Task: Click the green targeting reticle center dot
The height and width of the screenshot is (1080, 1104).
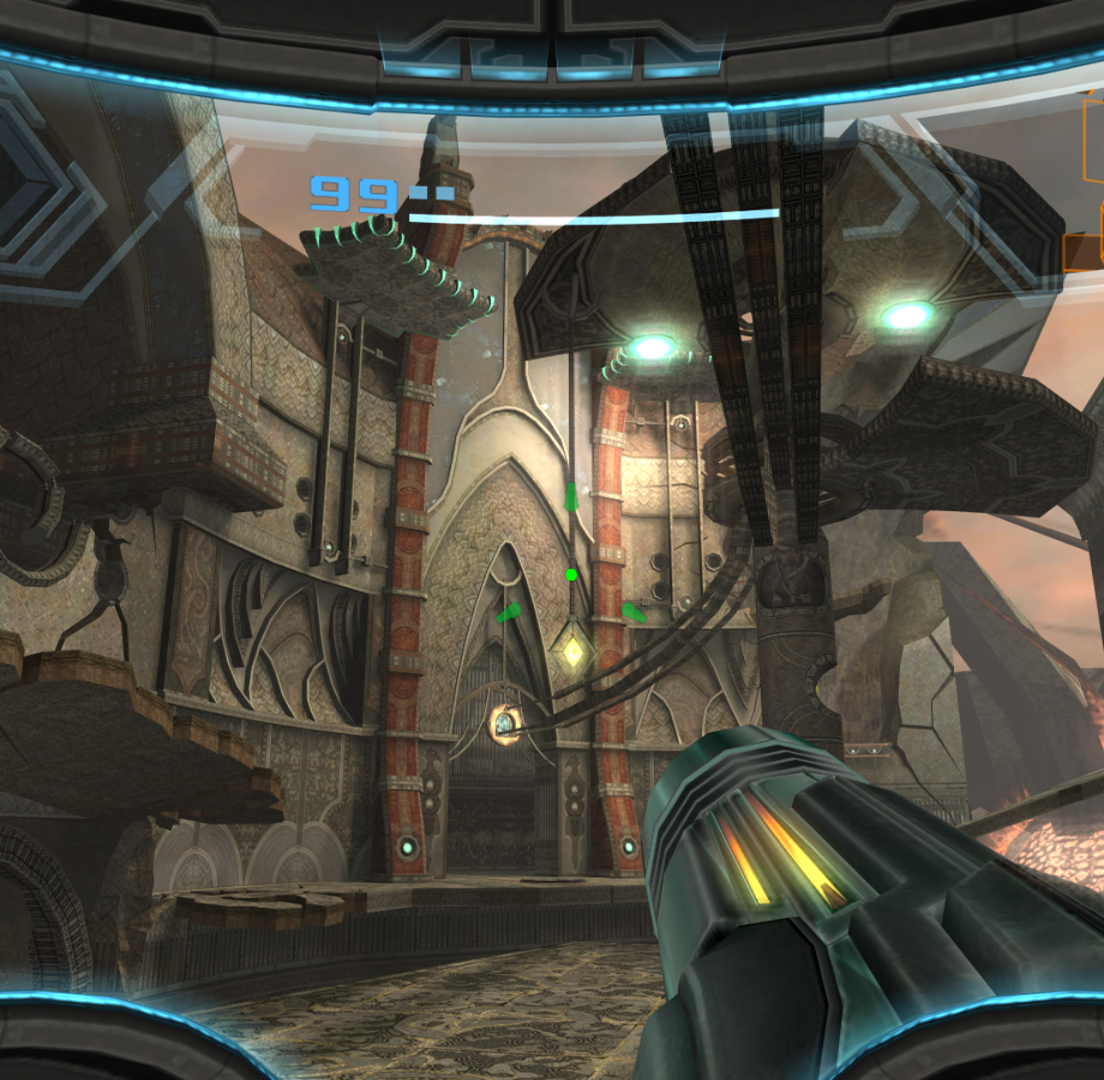Action: [x=571, y=575]
